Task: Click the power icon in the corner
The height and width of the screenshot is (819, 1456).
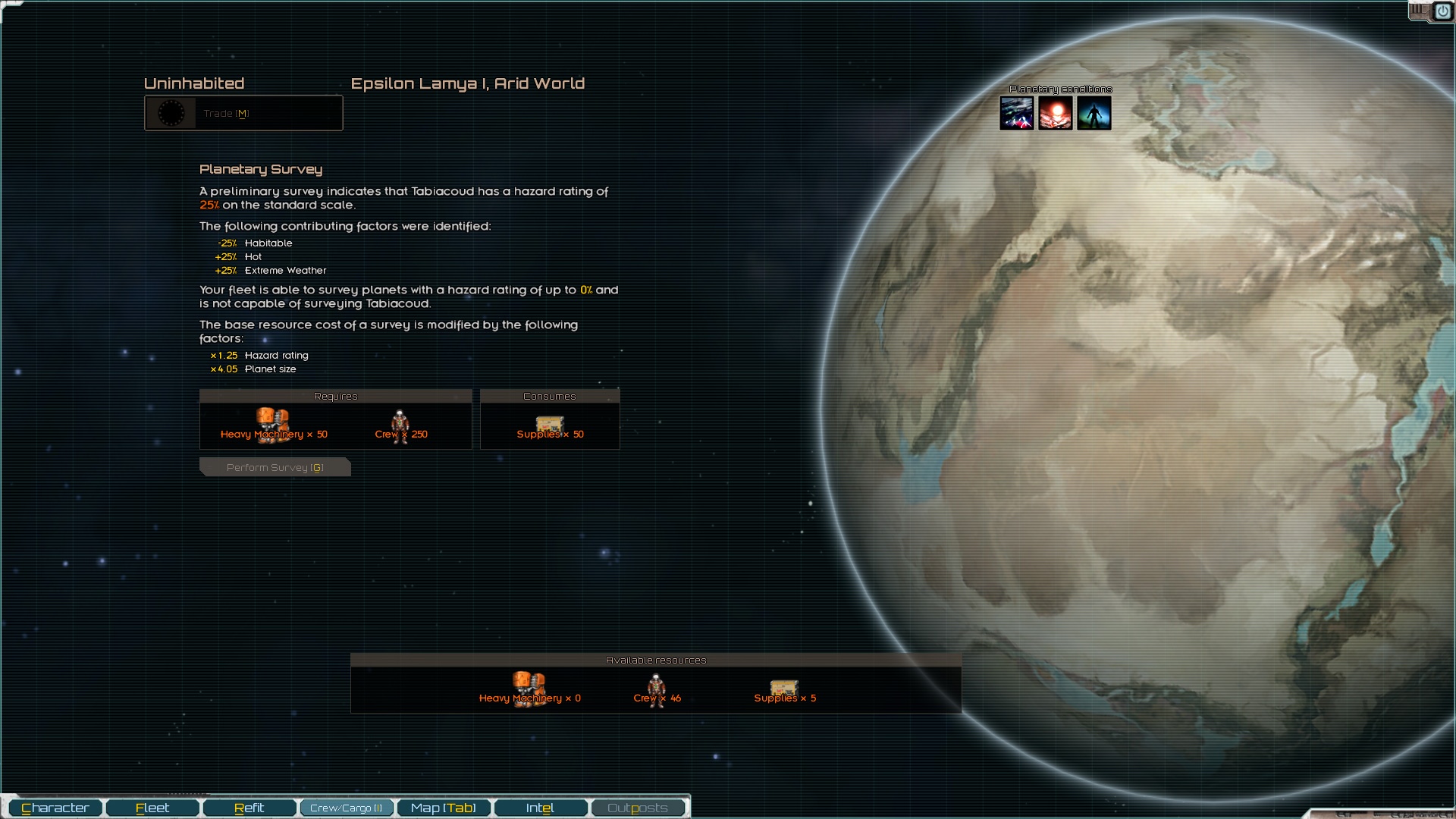Action: click(1442, 11)
